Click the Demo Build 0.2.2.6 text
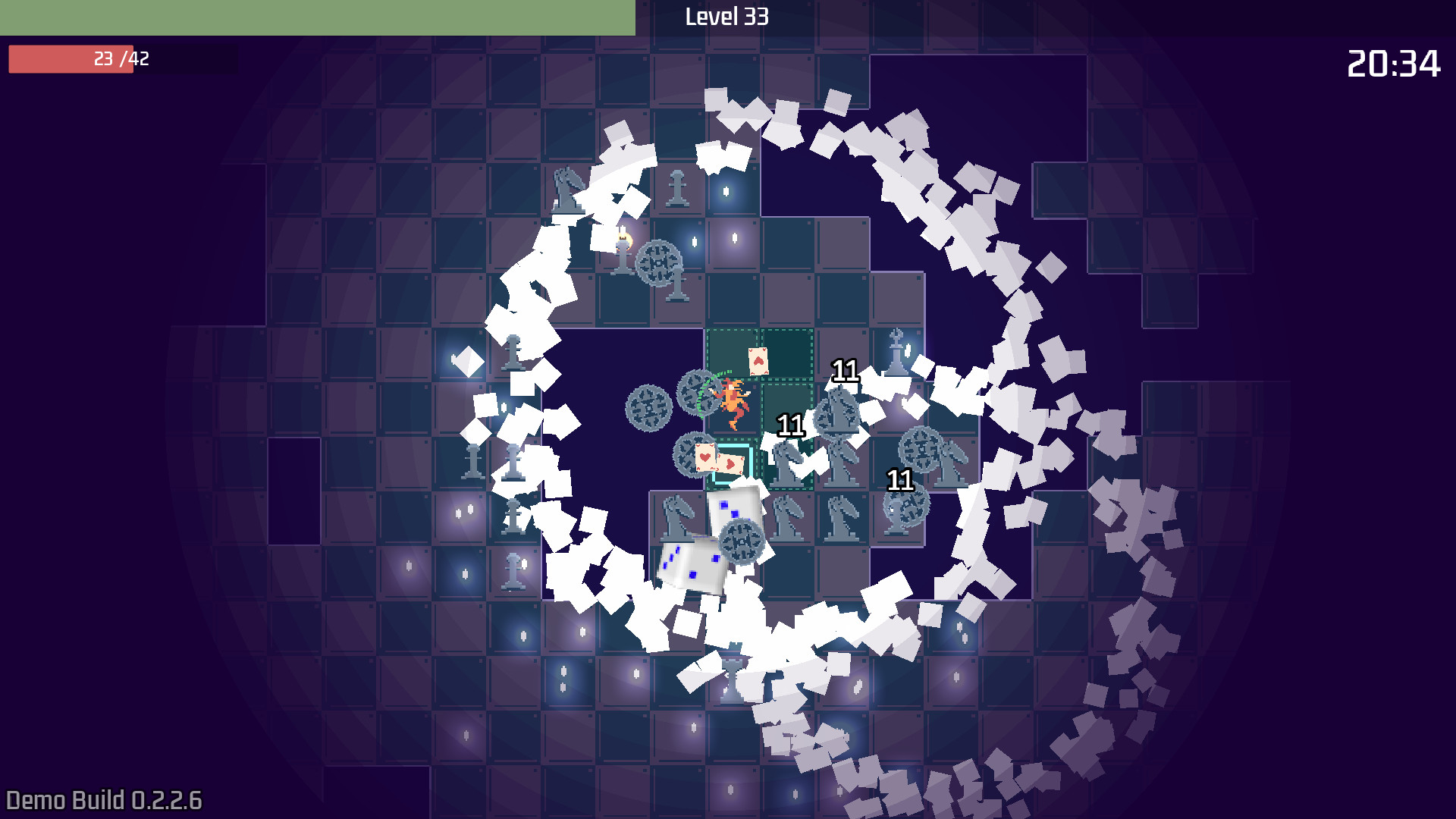The width and height of the screenshot is (1456, 819). coord(101,799)
